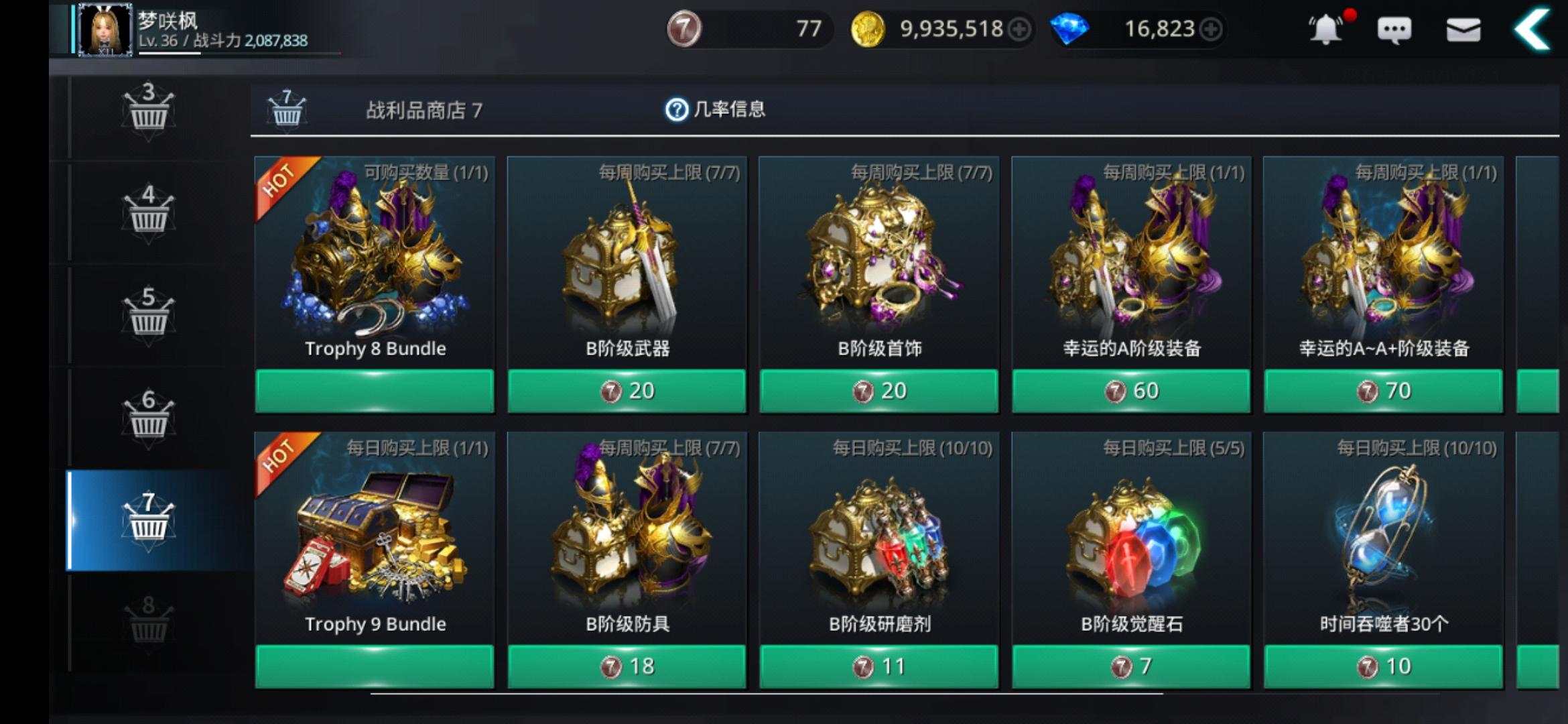
Task: Open the notification bell icon
Action: point(1327,29)
